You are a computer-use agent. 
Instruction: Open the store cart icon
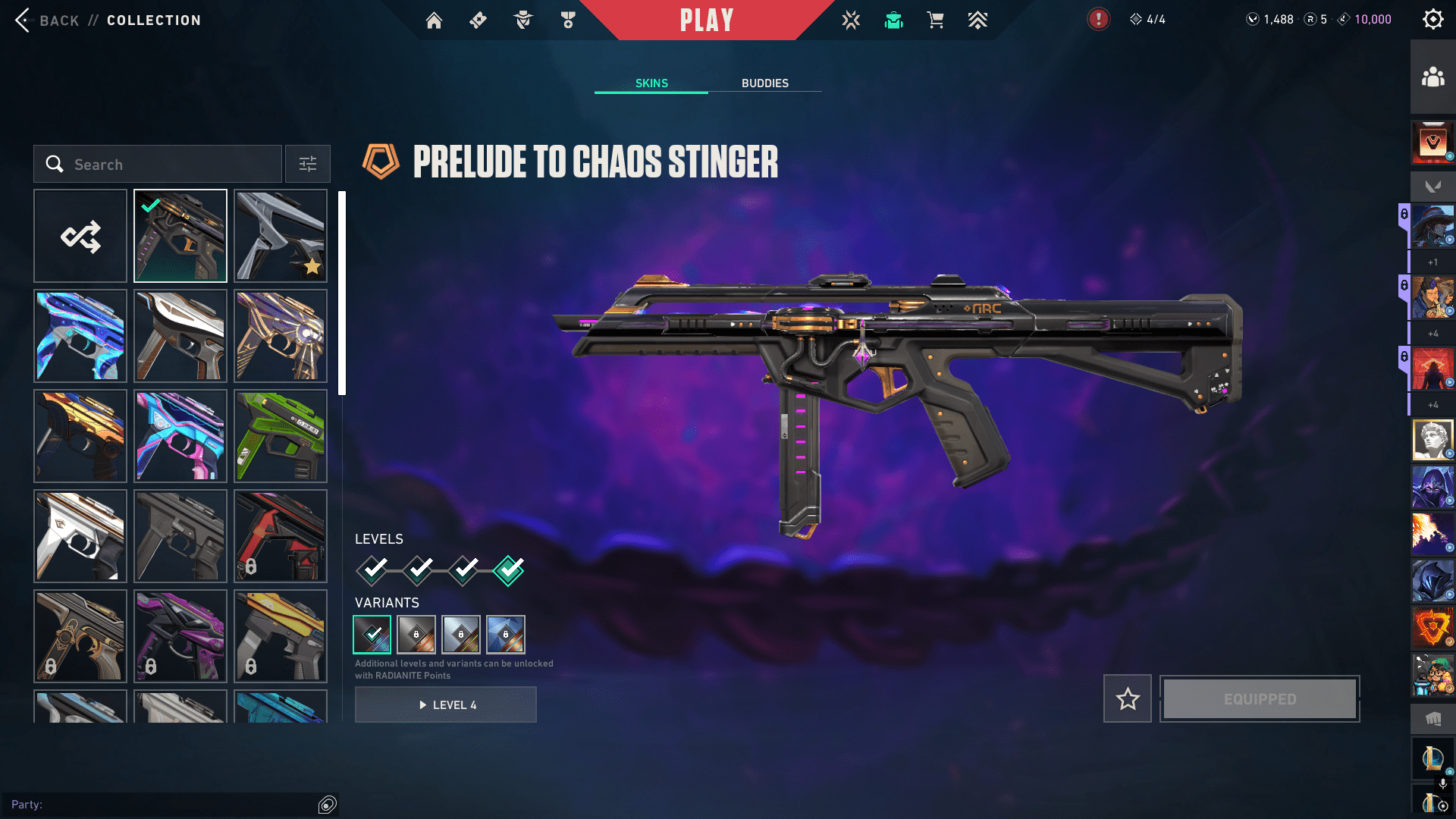(935, 20)
